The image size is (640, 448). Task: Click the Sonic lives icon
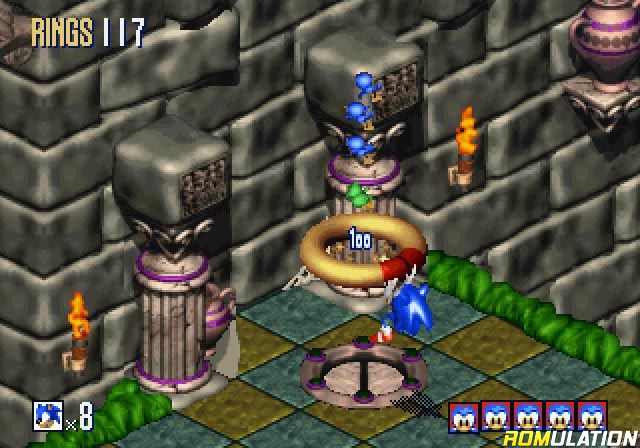[47, 414]
